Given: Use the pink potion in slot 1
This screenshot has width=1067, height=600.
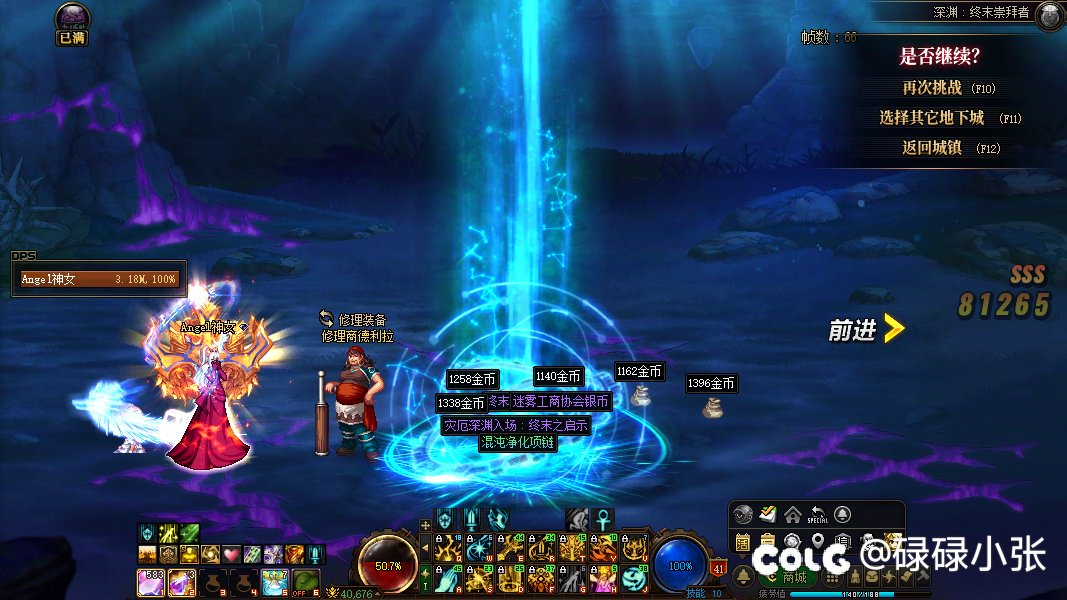Looking at the screenshot, I should (x=150, y=580).
